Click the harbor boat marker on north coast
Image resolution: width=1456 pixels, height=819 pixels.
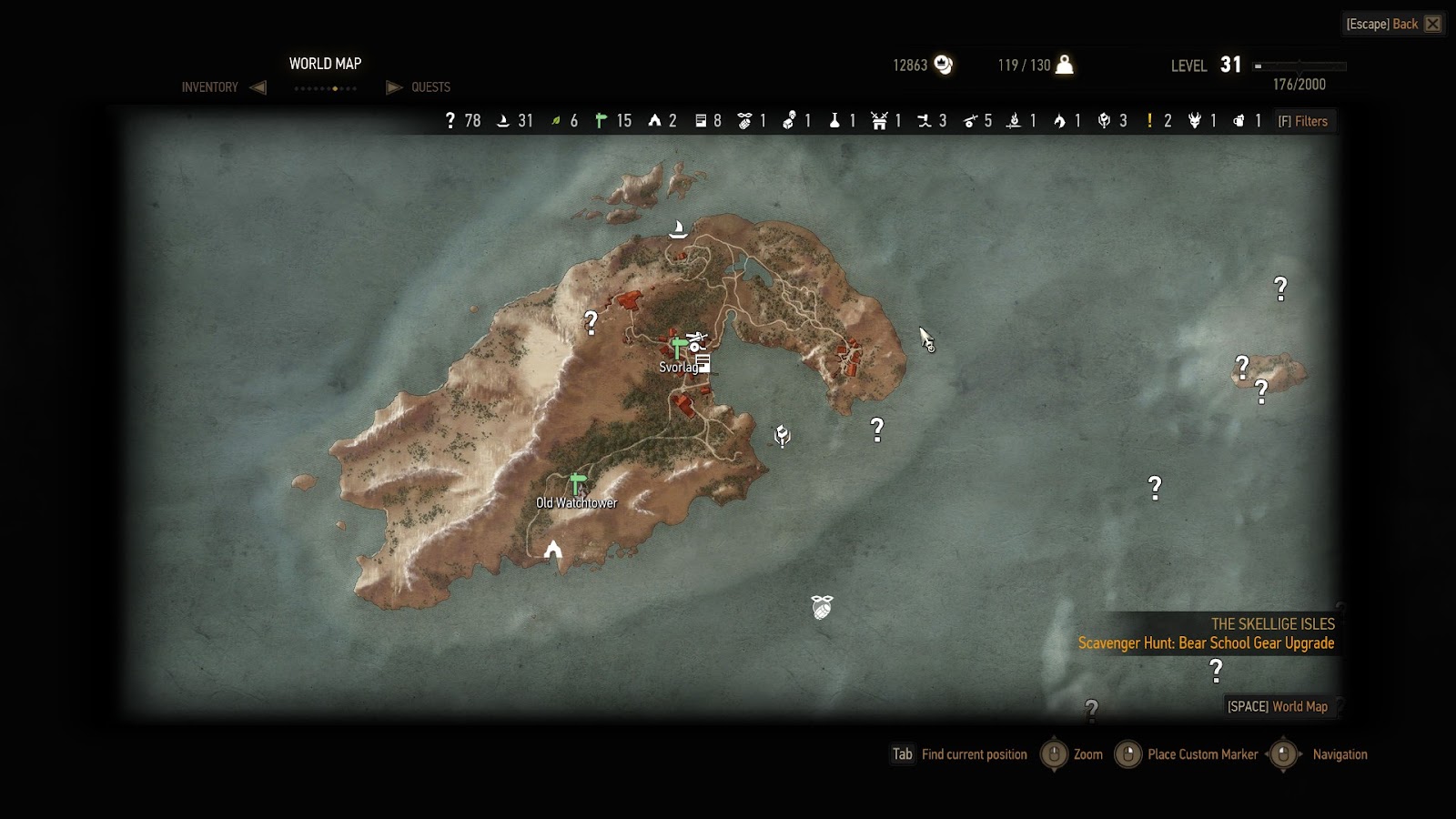tap(678, 228)
